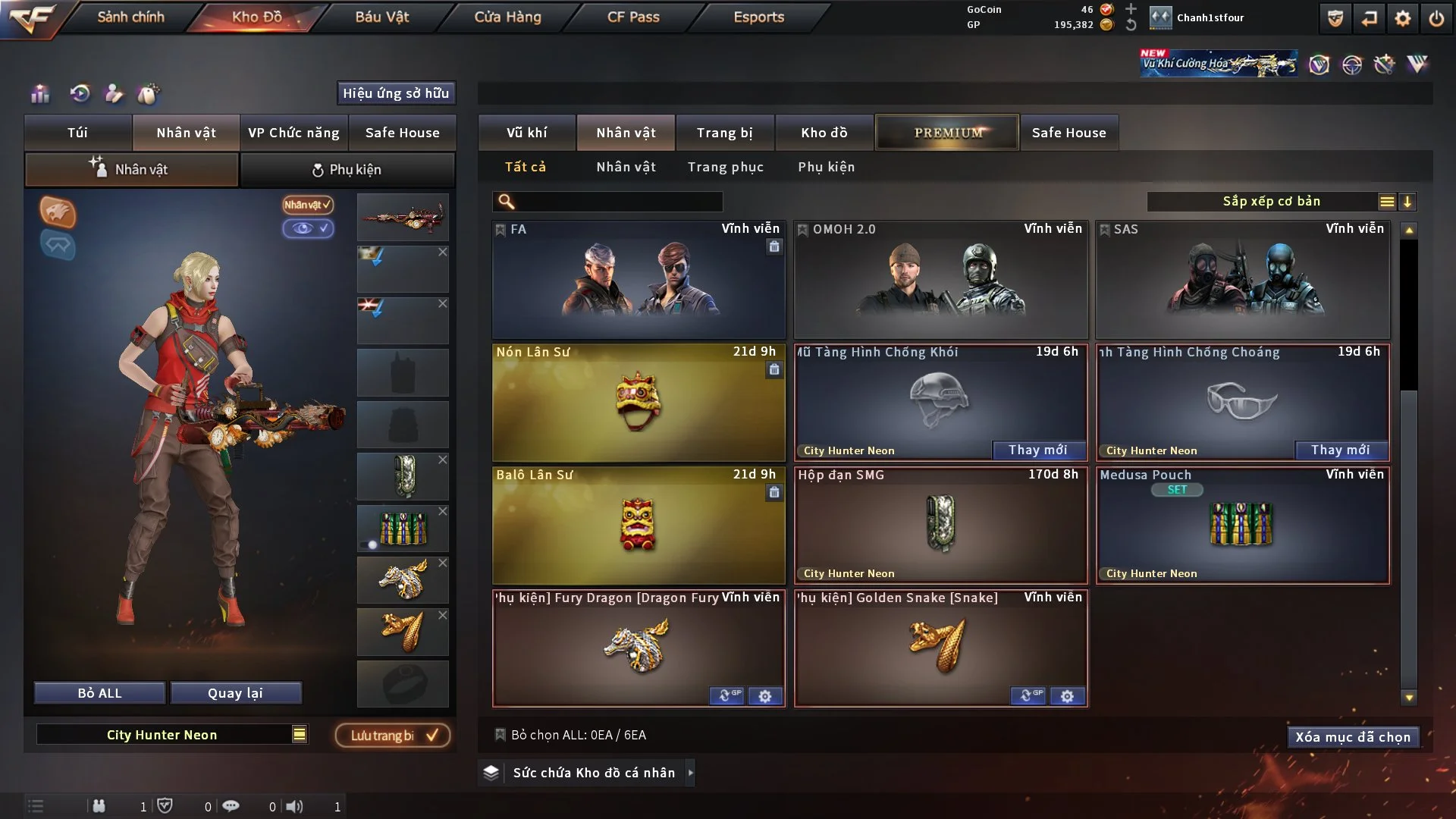Screen dimensions: 1456x819
Task: Choose the Nón Lân Sư hat item
Action: tap(639, 403)
